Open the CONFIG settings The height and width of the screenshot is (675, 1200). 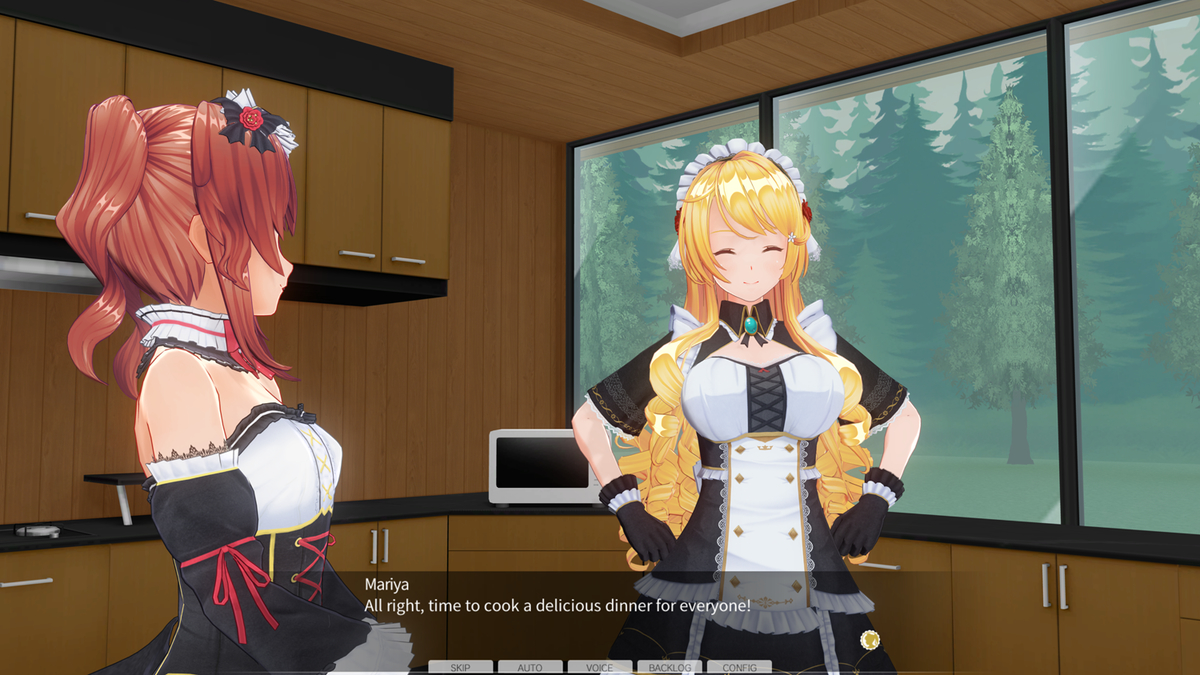(x=739, y=667)
